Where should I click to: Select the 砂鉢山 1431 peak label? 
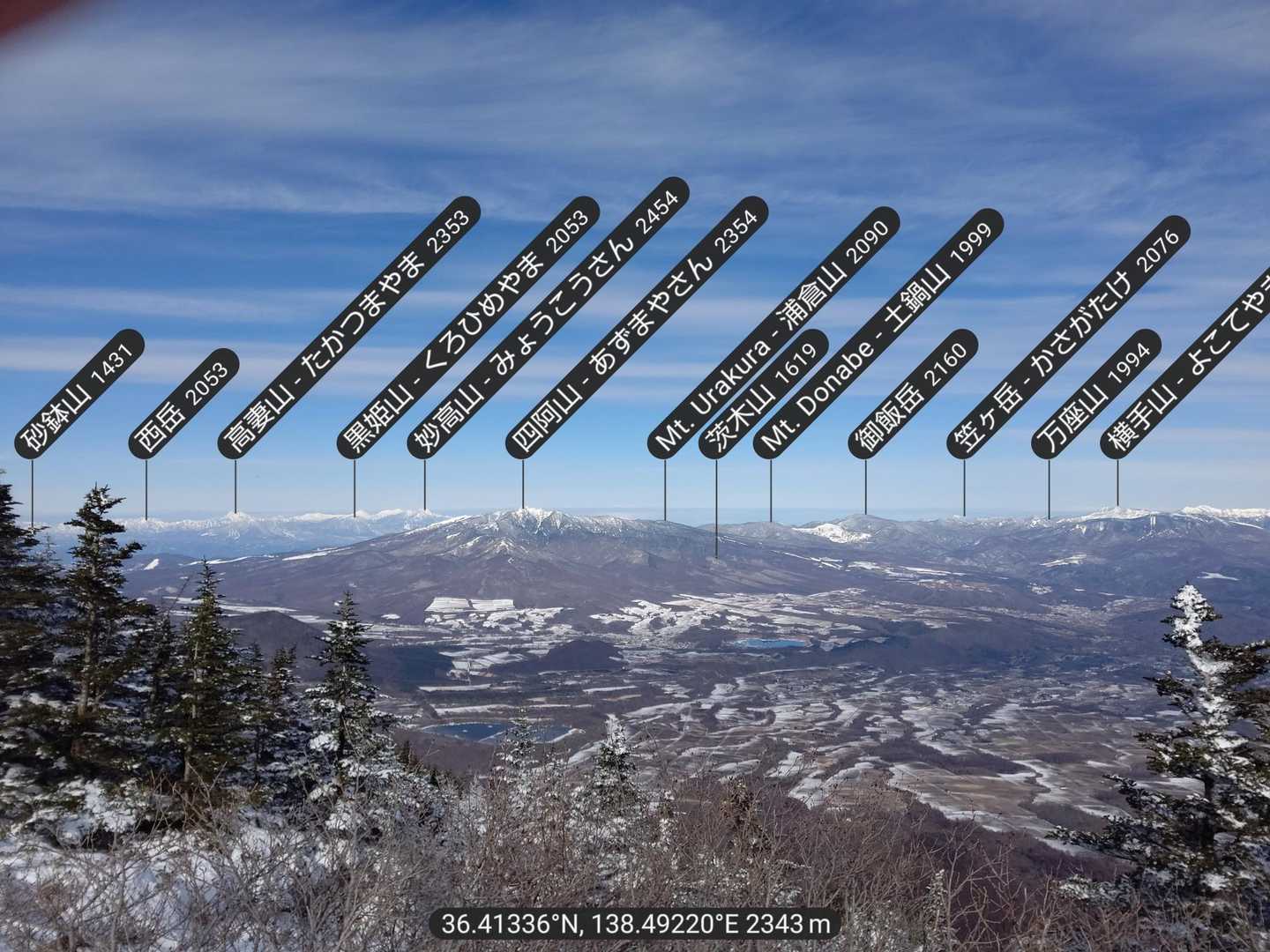[79, 394]
